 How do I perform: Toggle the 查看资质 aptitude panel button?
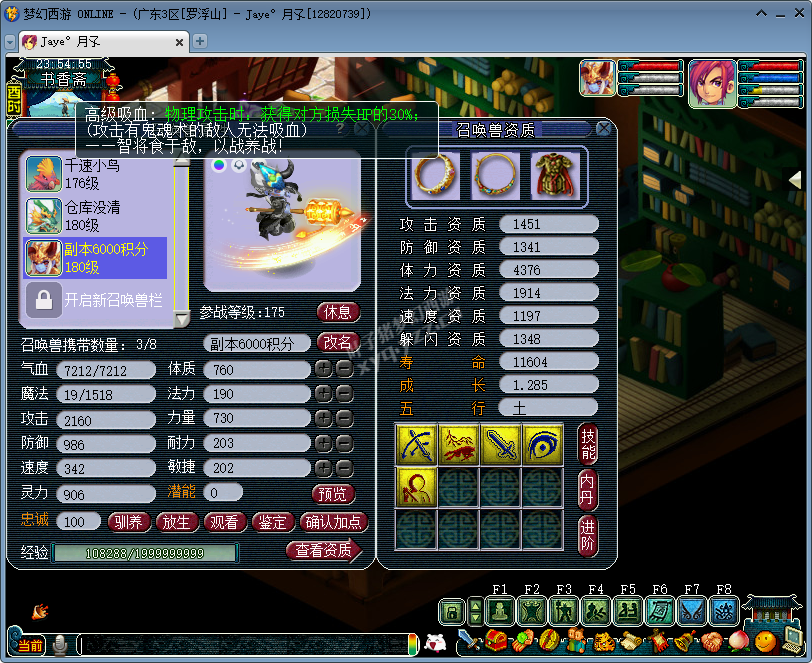(x=323, y=550)
